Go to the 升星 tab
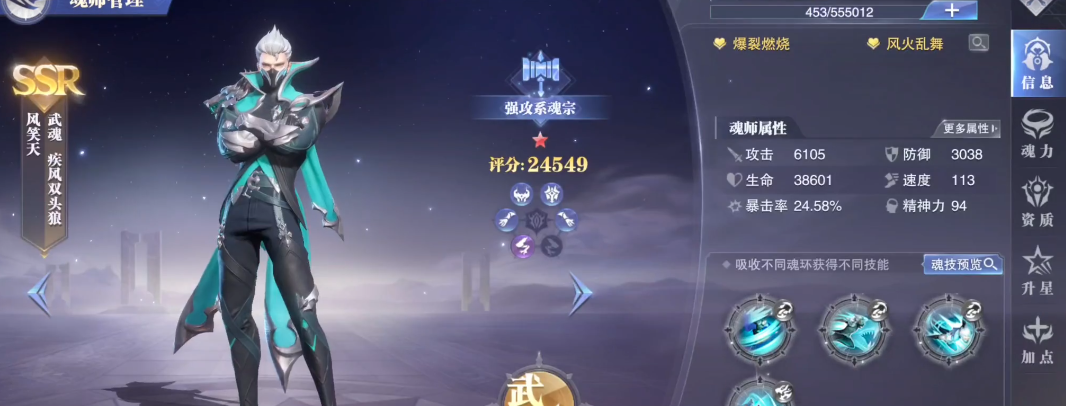The width and height of the screenshot is (1066, 406). tap(1037, 270)
